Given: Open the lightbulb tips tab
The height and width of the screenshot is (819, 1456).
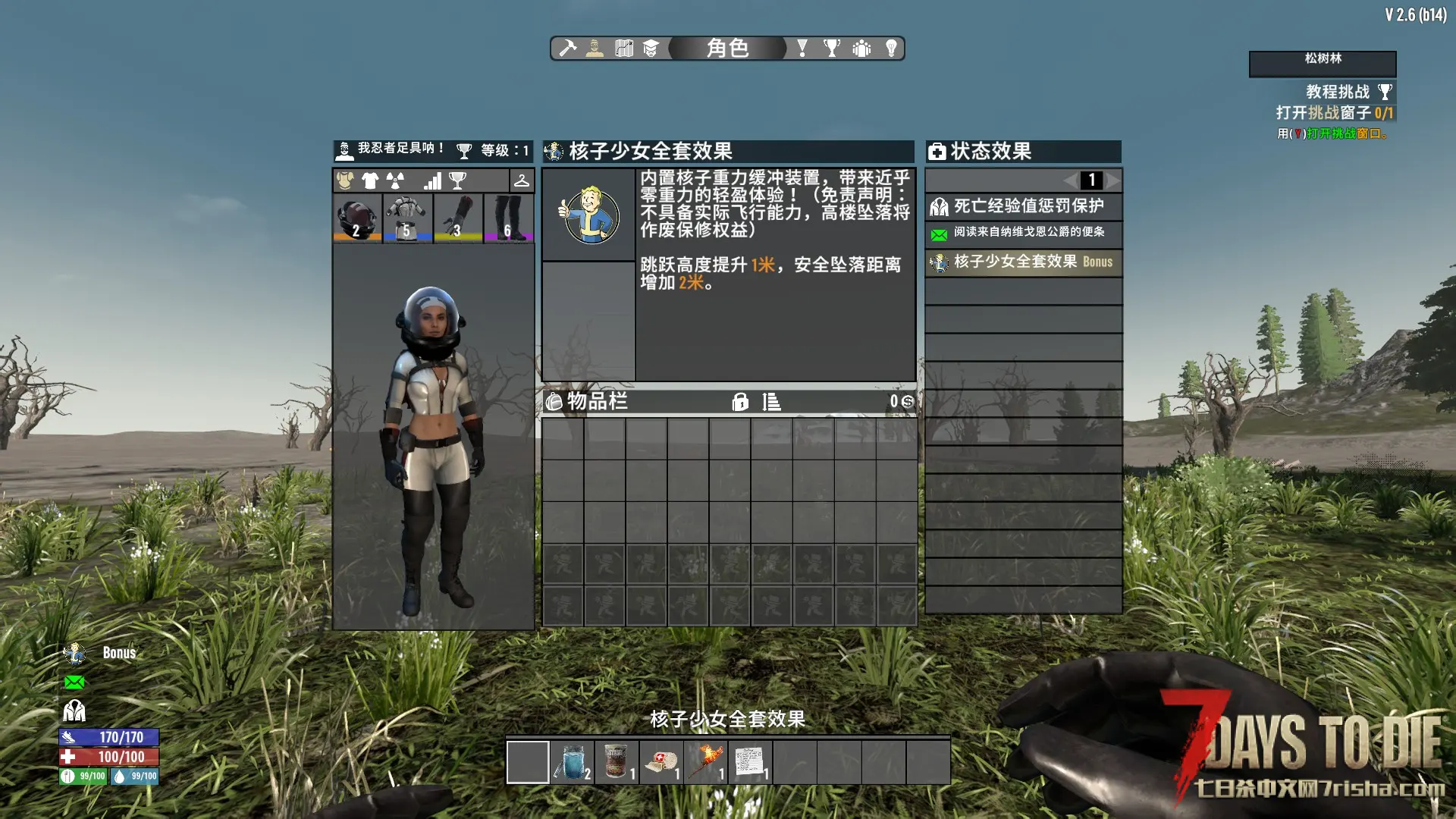Looking at the screenshot, I should [891, 49].
